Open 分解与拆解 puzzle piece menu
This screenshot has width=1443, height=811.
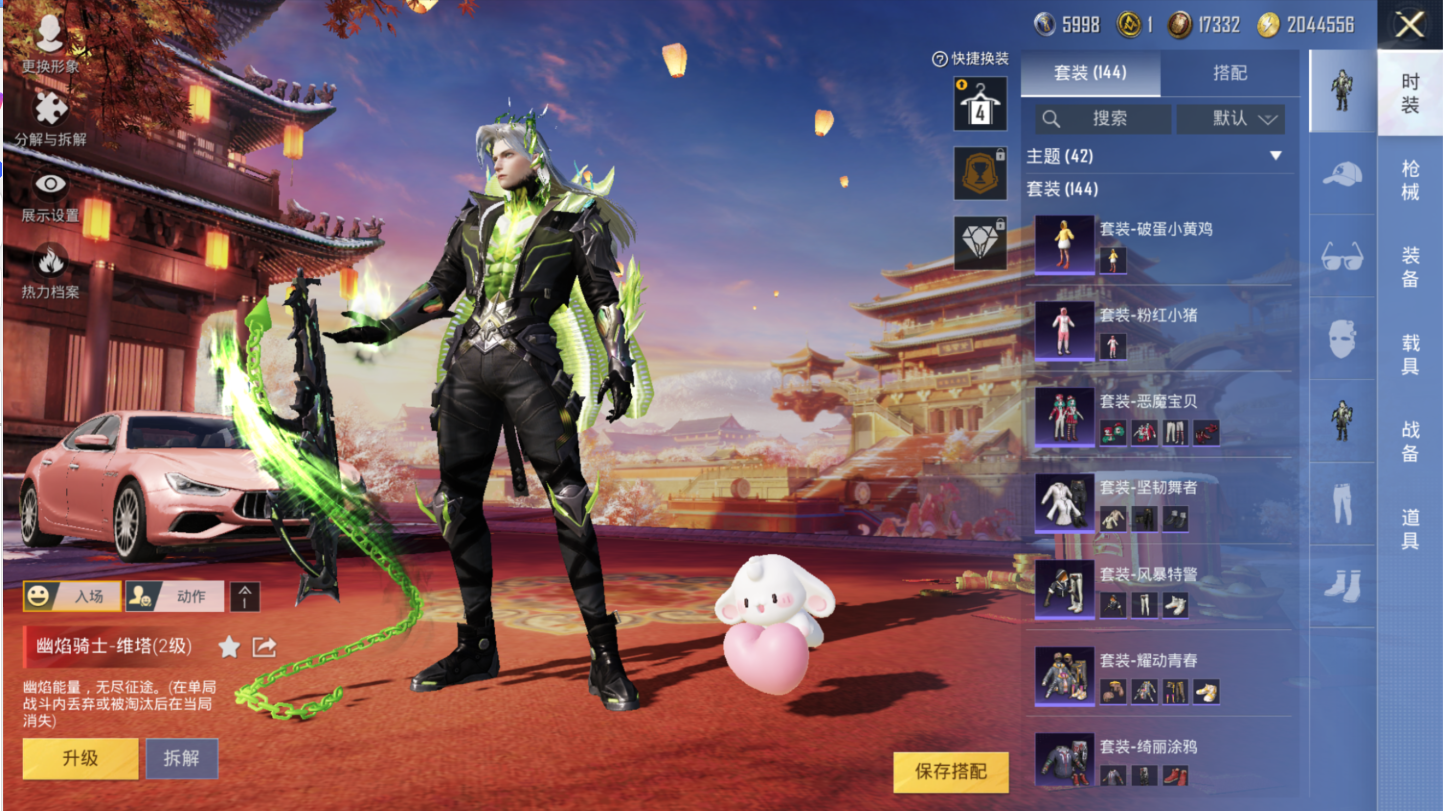(50, 116)
